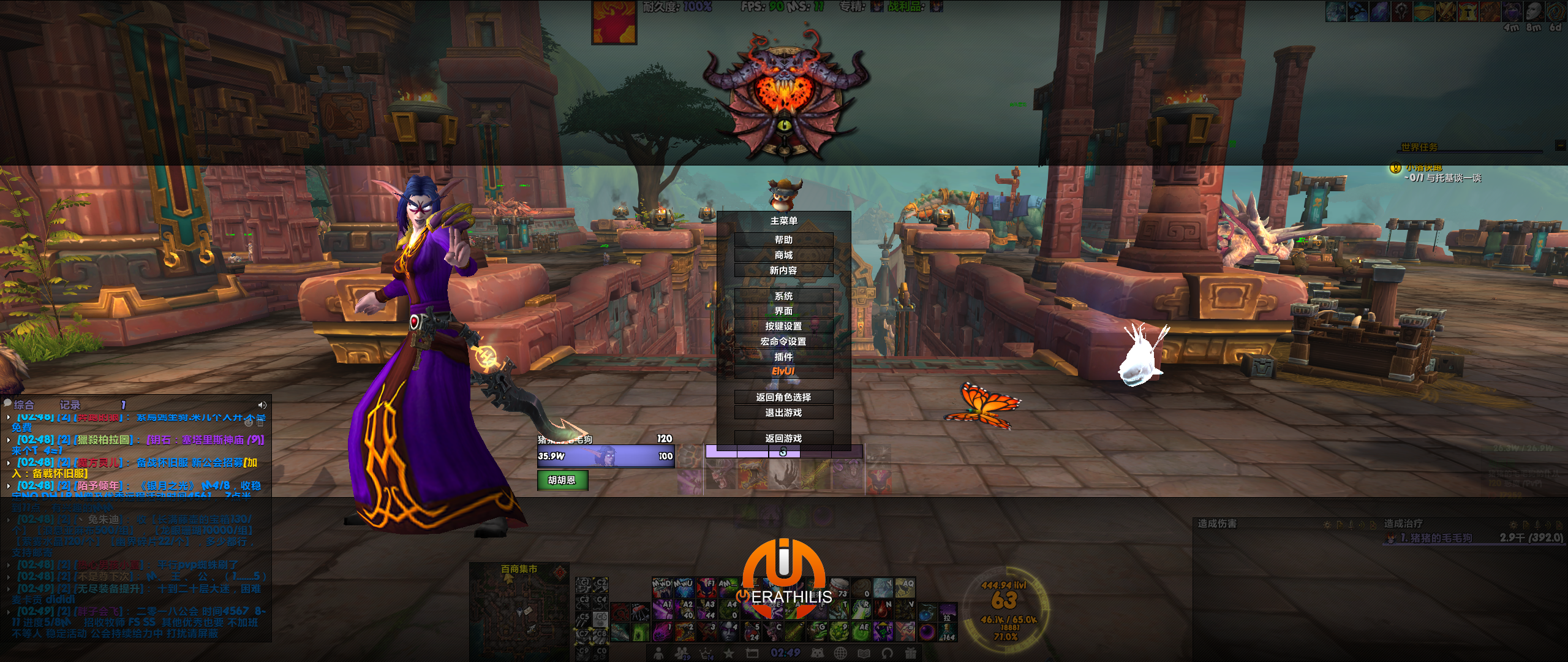
Task: Click the 返回游戏 button
Action: click(x=785, y=438)
